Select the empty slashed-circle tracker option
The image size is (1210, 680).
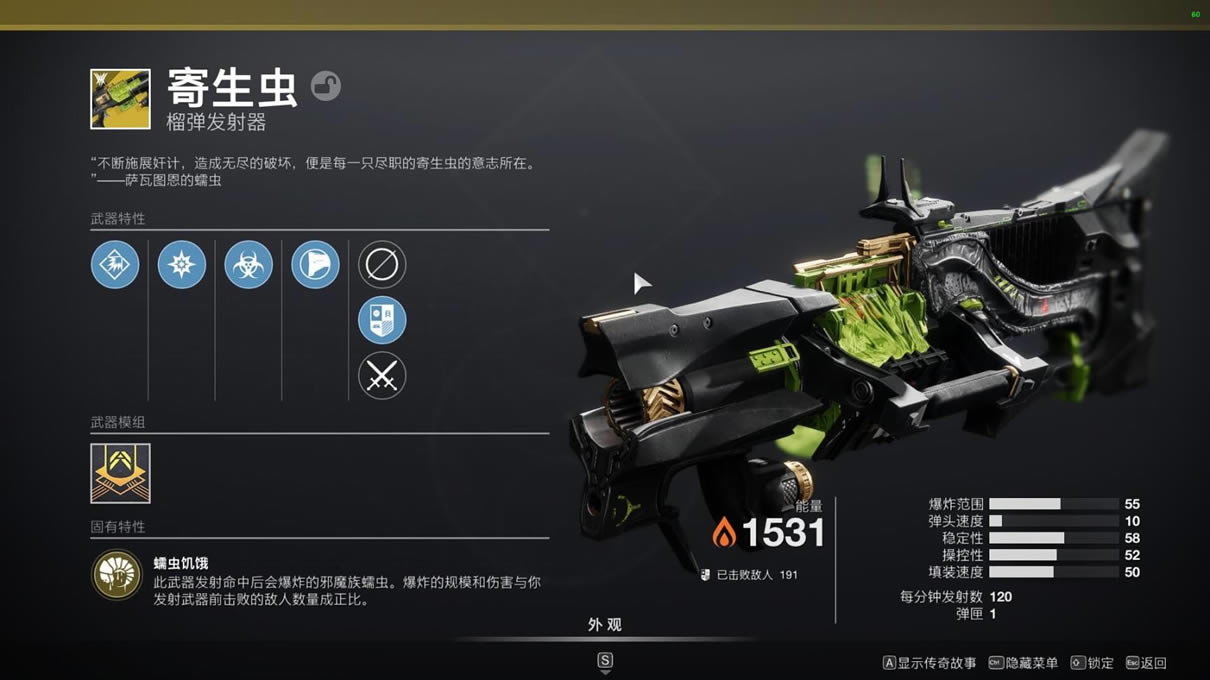pos(382,265)
